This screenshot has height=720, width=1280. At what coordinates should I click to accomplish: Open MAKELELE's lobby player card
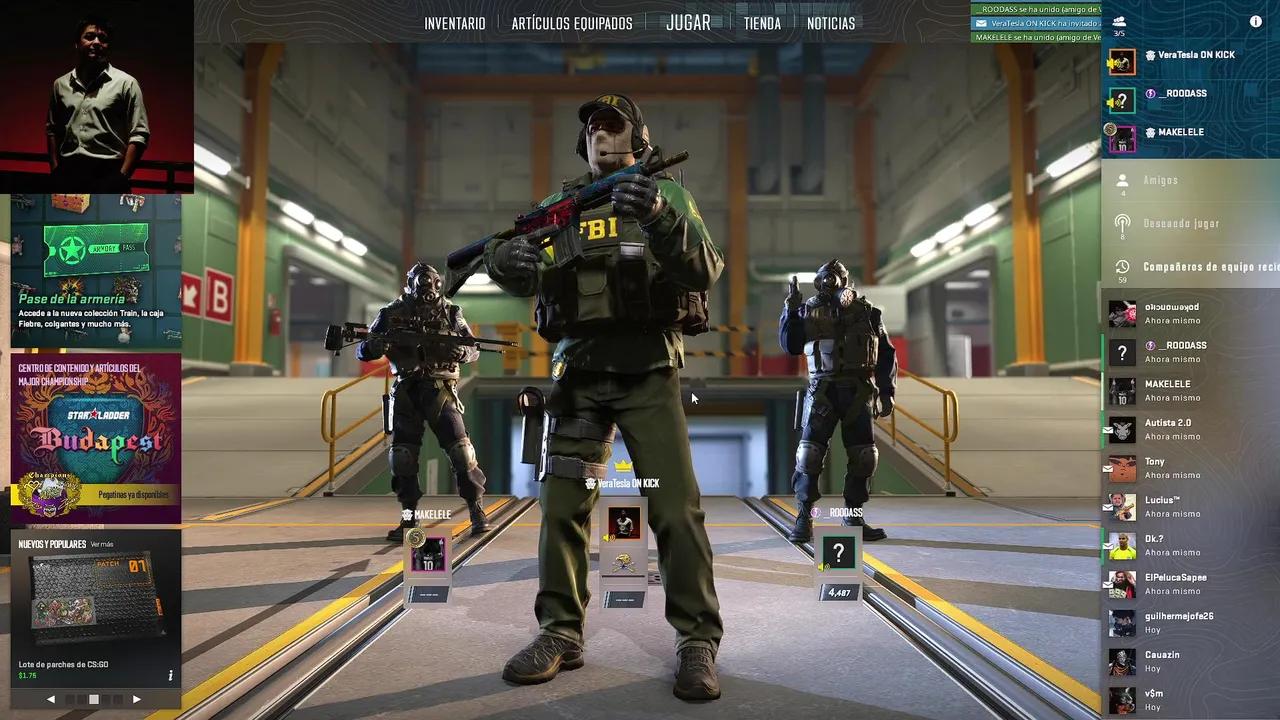[x=428, y=553]
